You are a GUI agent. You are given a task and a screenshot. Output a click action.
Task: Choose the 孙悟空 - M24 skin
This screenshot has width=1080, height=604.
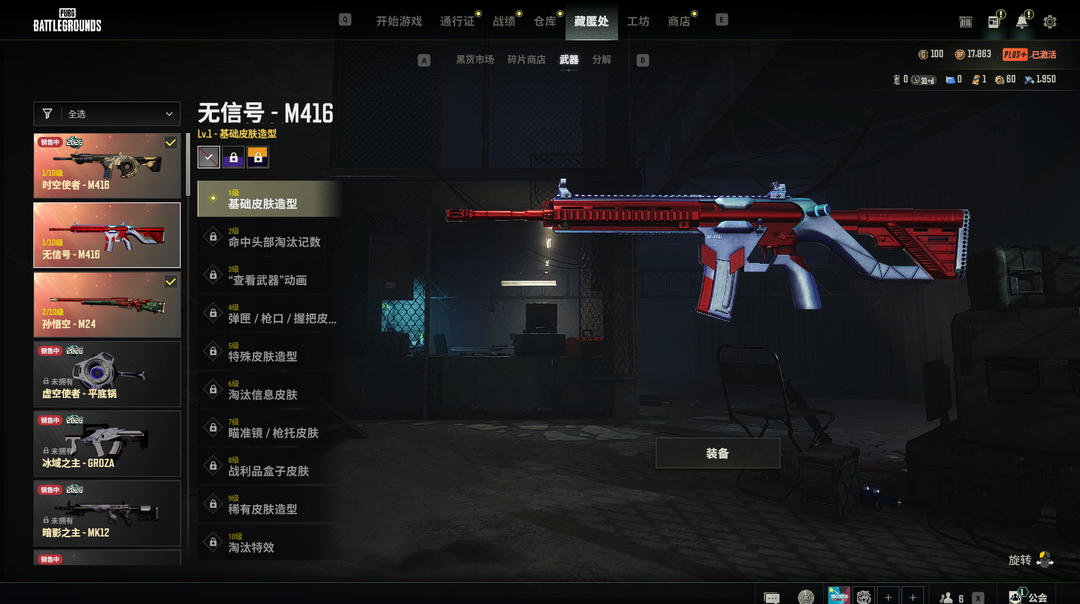pos(107,305)
